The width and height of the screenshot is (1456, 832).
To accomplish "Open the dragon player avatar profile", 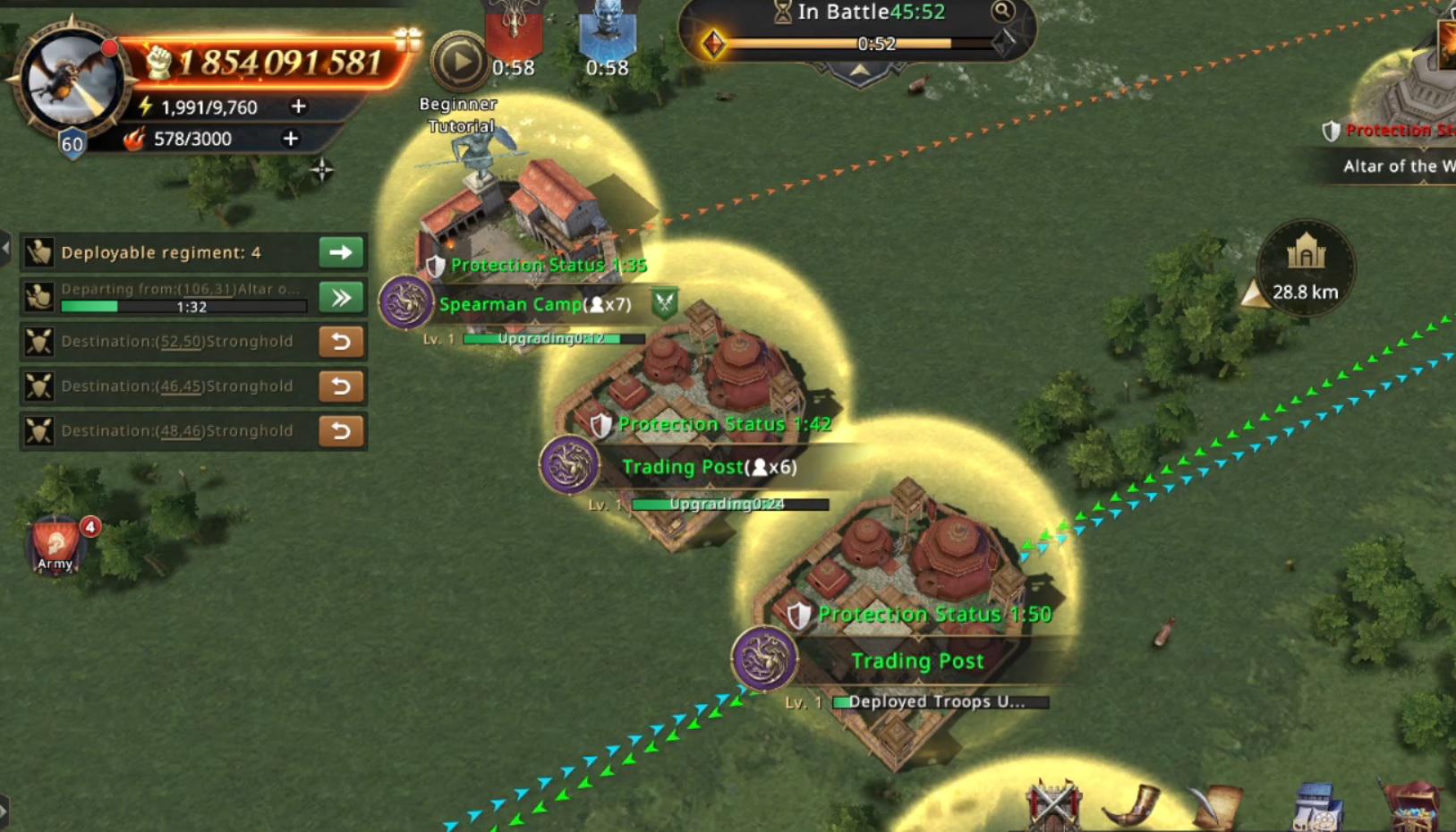I will pos(70,81).
